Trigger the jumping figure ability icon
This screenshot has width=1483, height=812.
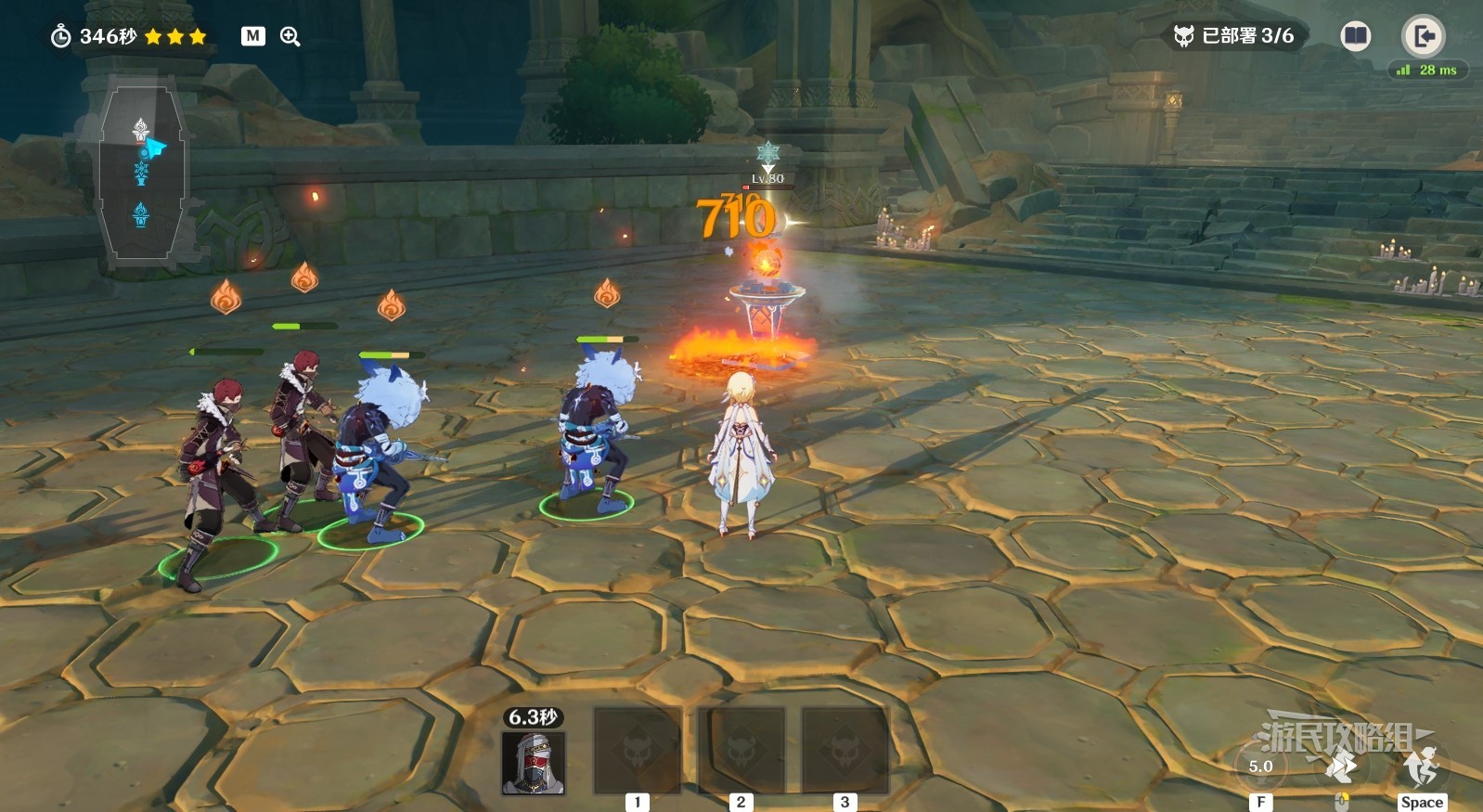[x=1421, y=767]
